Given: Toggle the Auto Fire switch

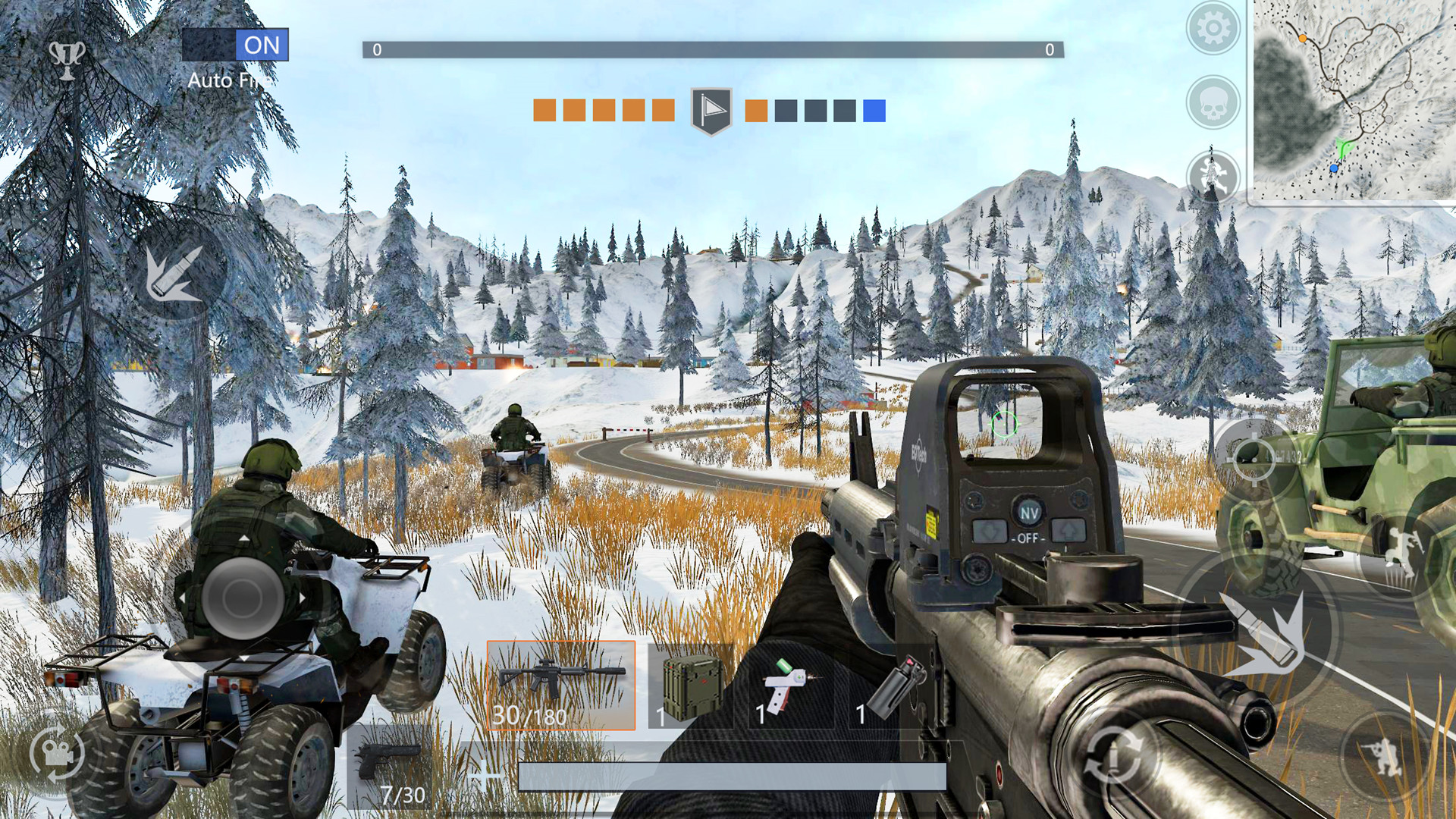Looking at the screenshot, I should coord(235,45).
